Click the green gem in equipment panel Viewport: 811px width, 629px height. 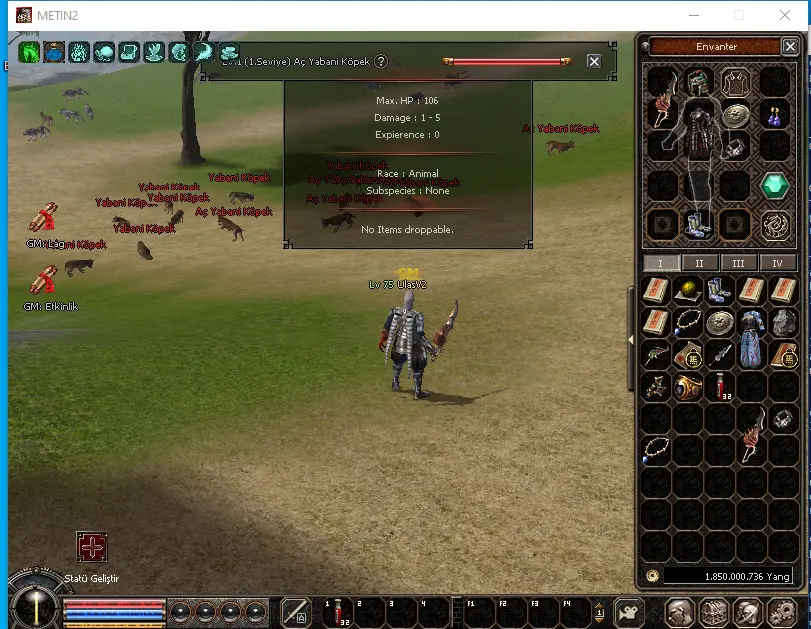[x=775, y=185]
